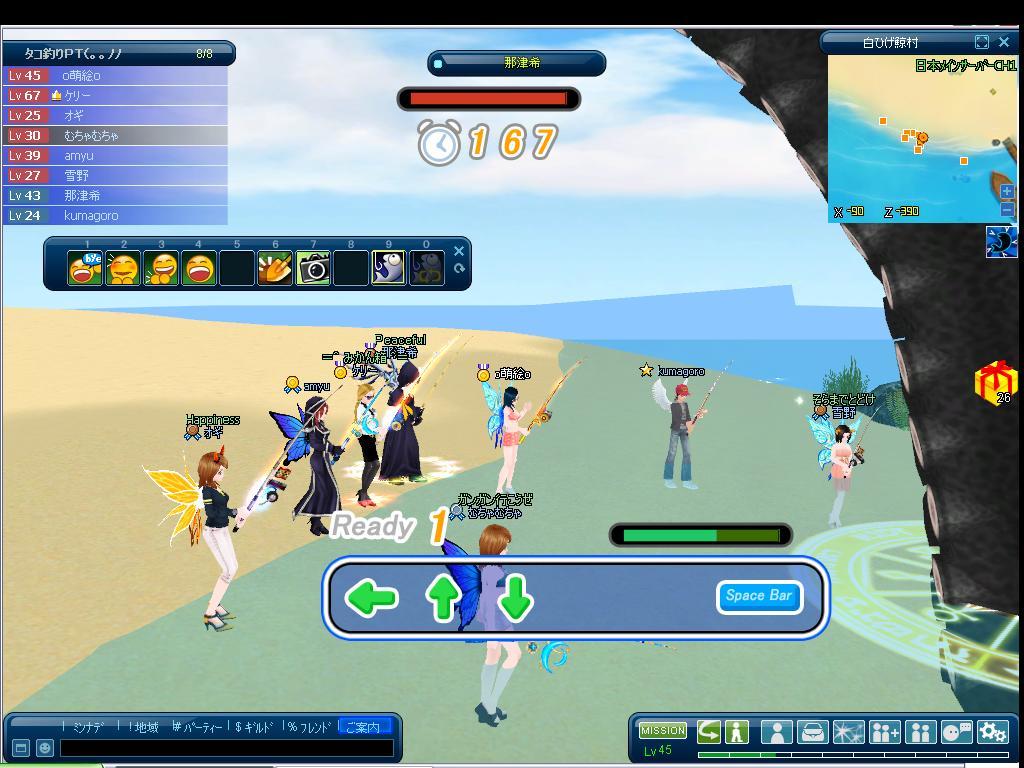This screenshot has height=768, width=1024.
Task: Switch to the パーティー chat tab
Action: pyautogui.click(x=198, y=727)
